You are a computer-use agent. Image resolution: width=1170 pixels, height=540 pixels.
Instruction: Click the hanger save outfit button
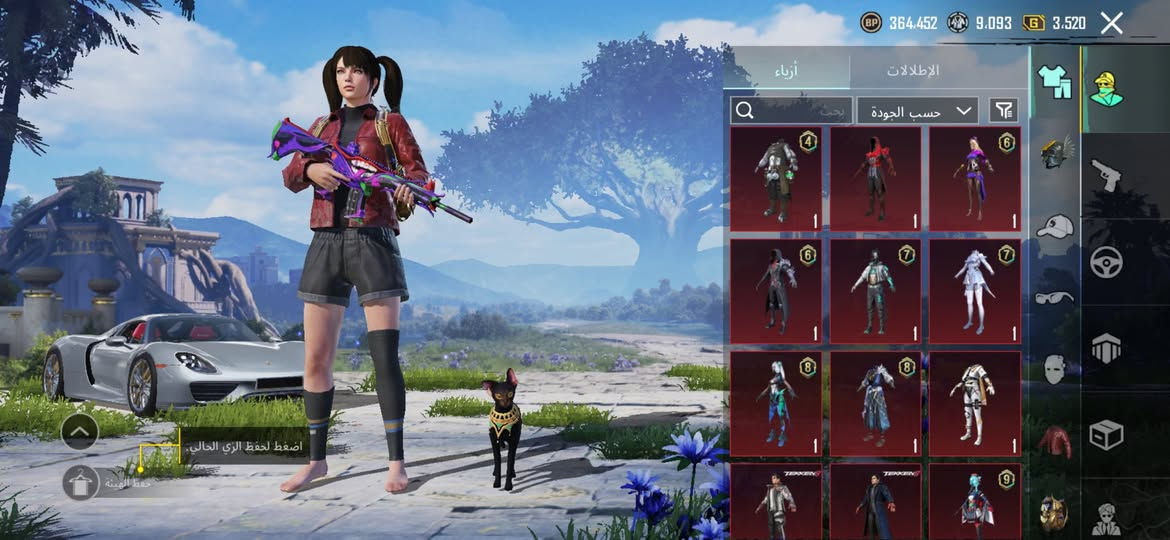tap(79, 482)
